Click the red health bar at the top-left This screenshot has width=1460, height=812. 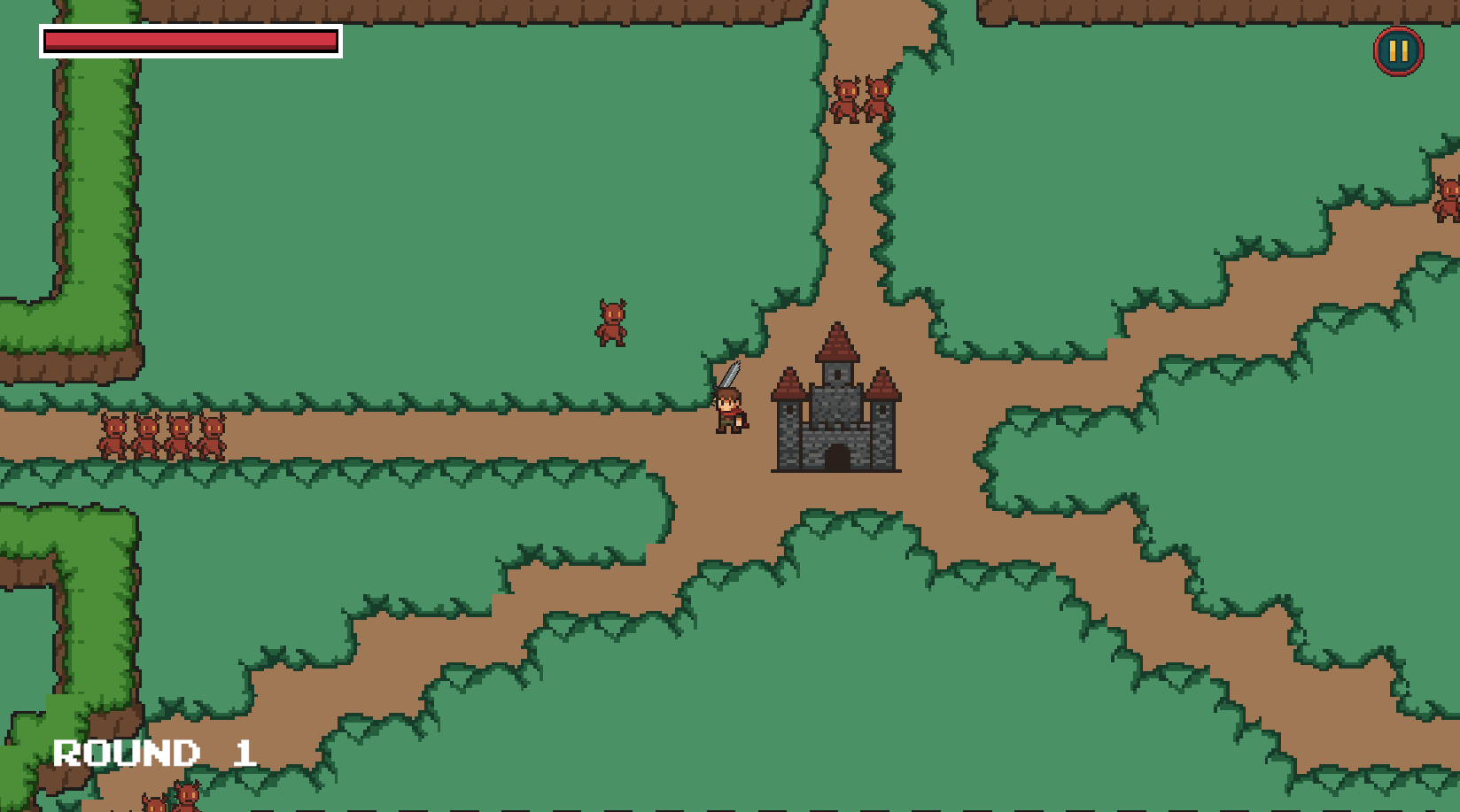[190, 40]
